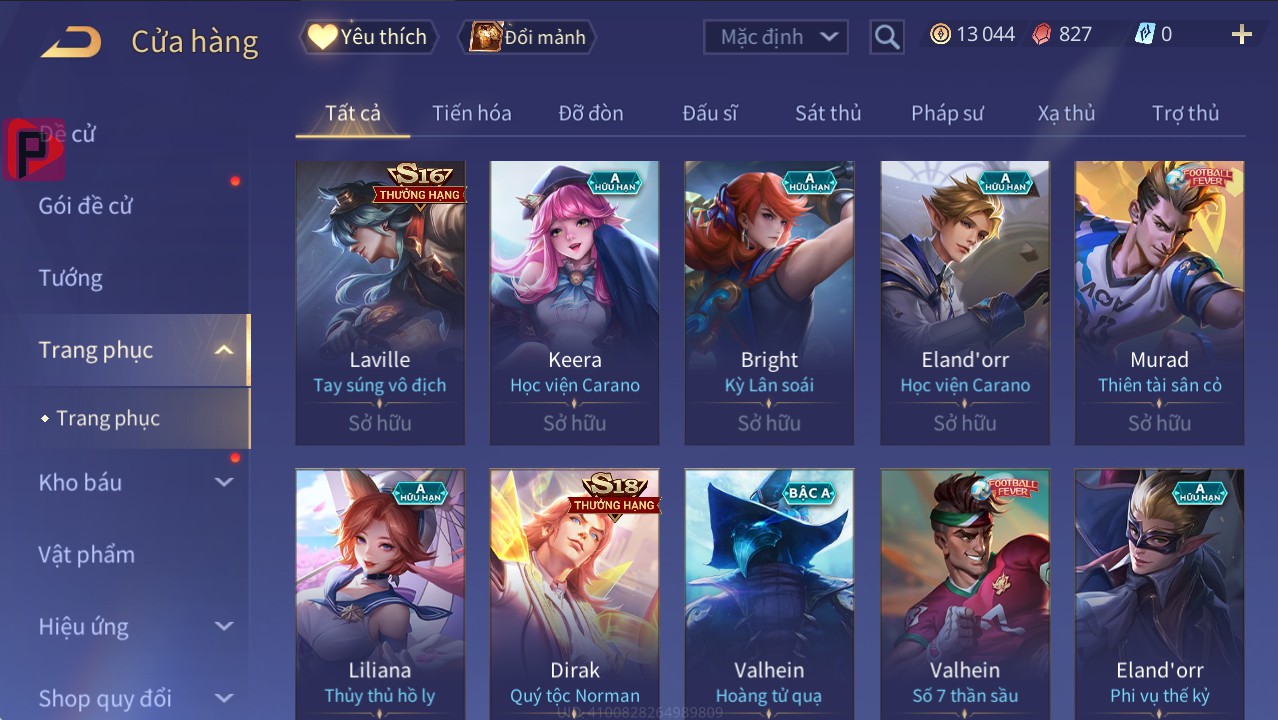
Task: Expand the Mặc định sort dropdown
Action: point(776,37)
